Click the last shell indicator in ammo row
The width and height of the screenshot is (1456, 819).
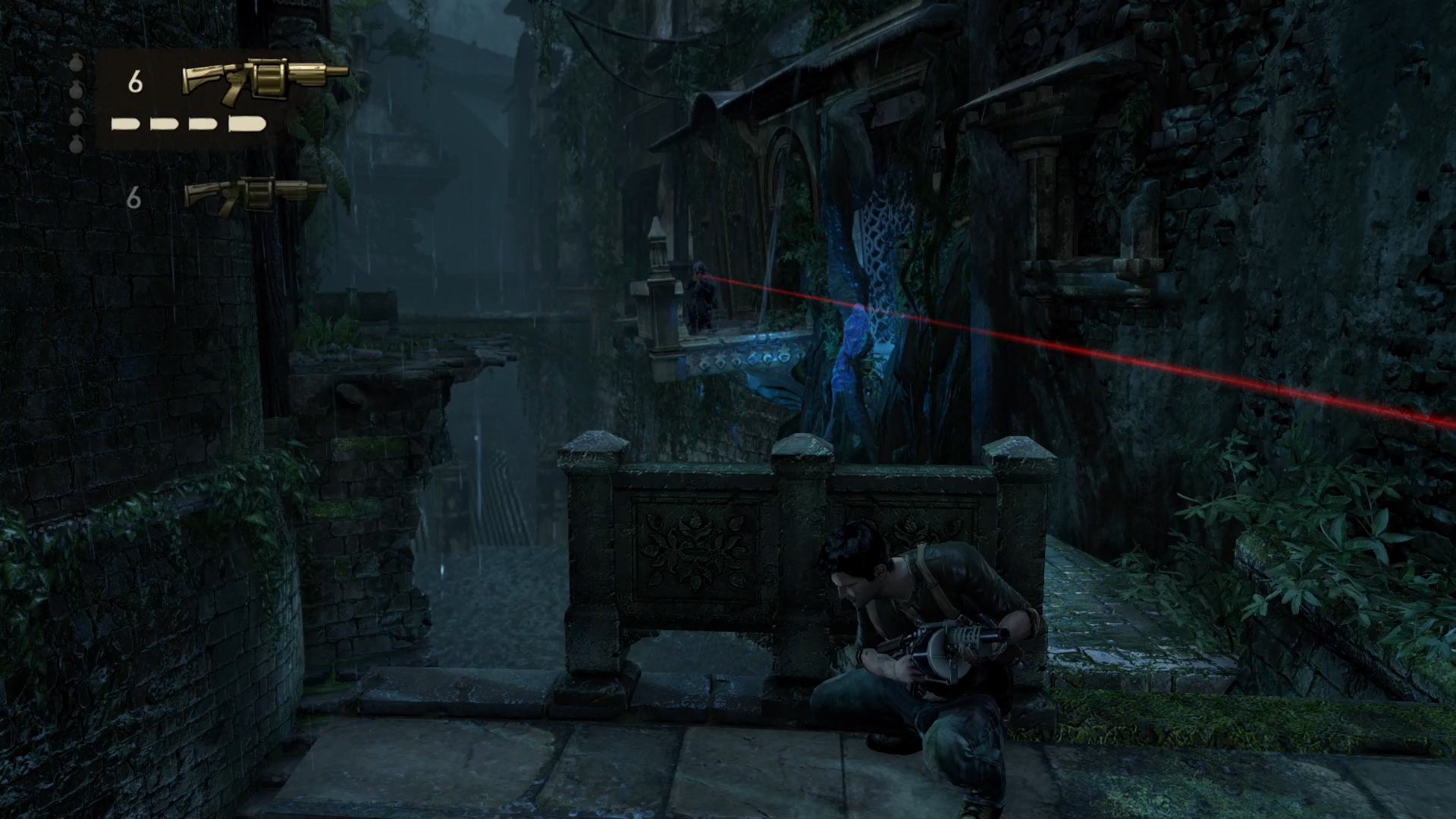[x=246, y=124]
